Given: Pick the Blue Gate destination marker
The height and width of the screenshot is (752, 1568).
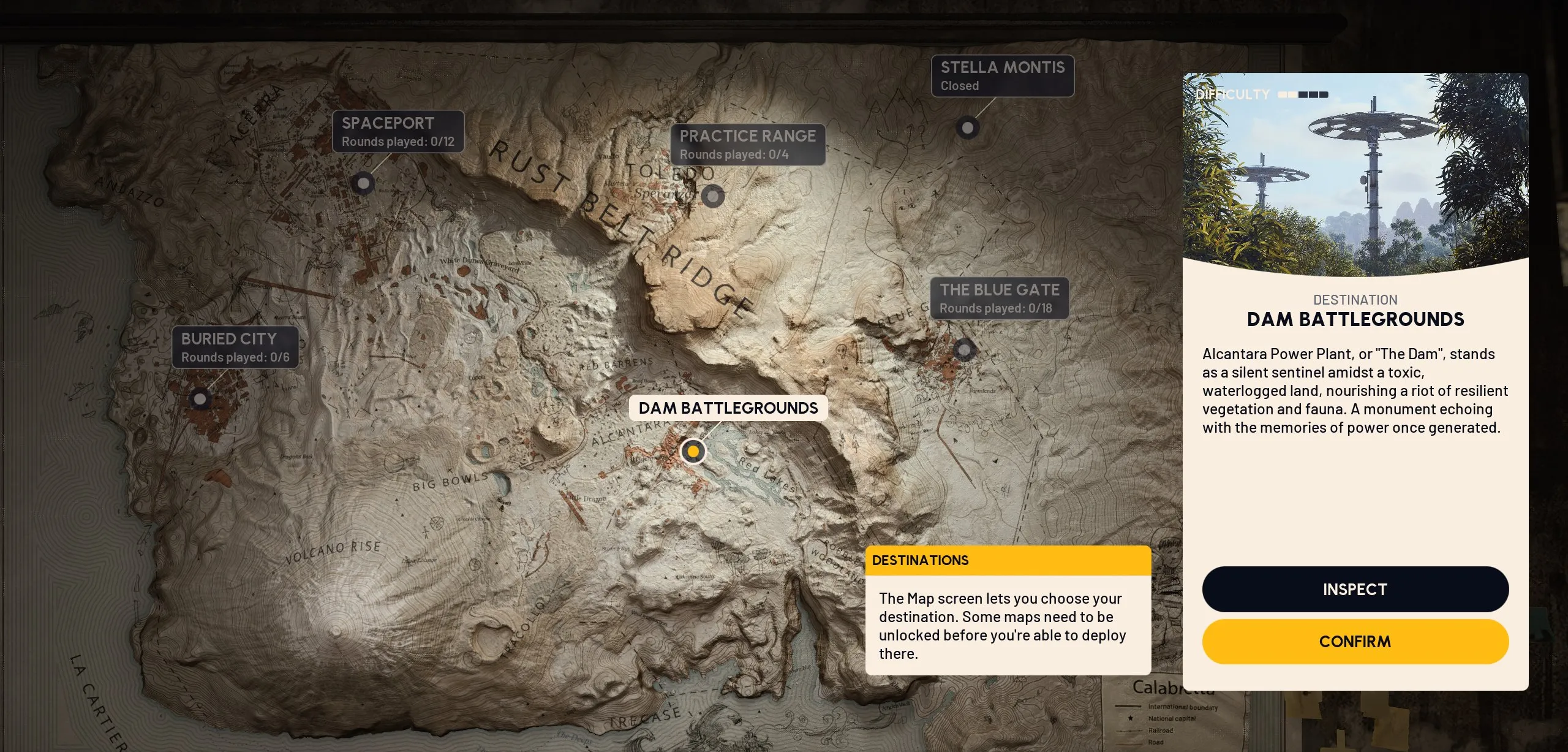Looking at the screenshot, I should coord(964,350).
